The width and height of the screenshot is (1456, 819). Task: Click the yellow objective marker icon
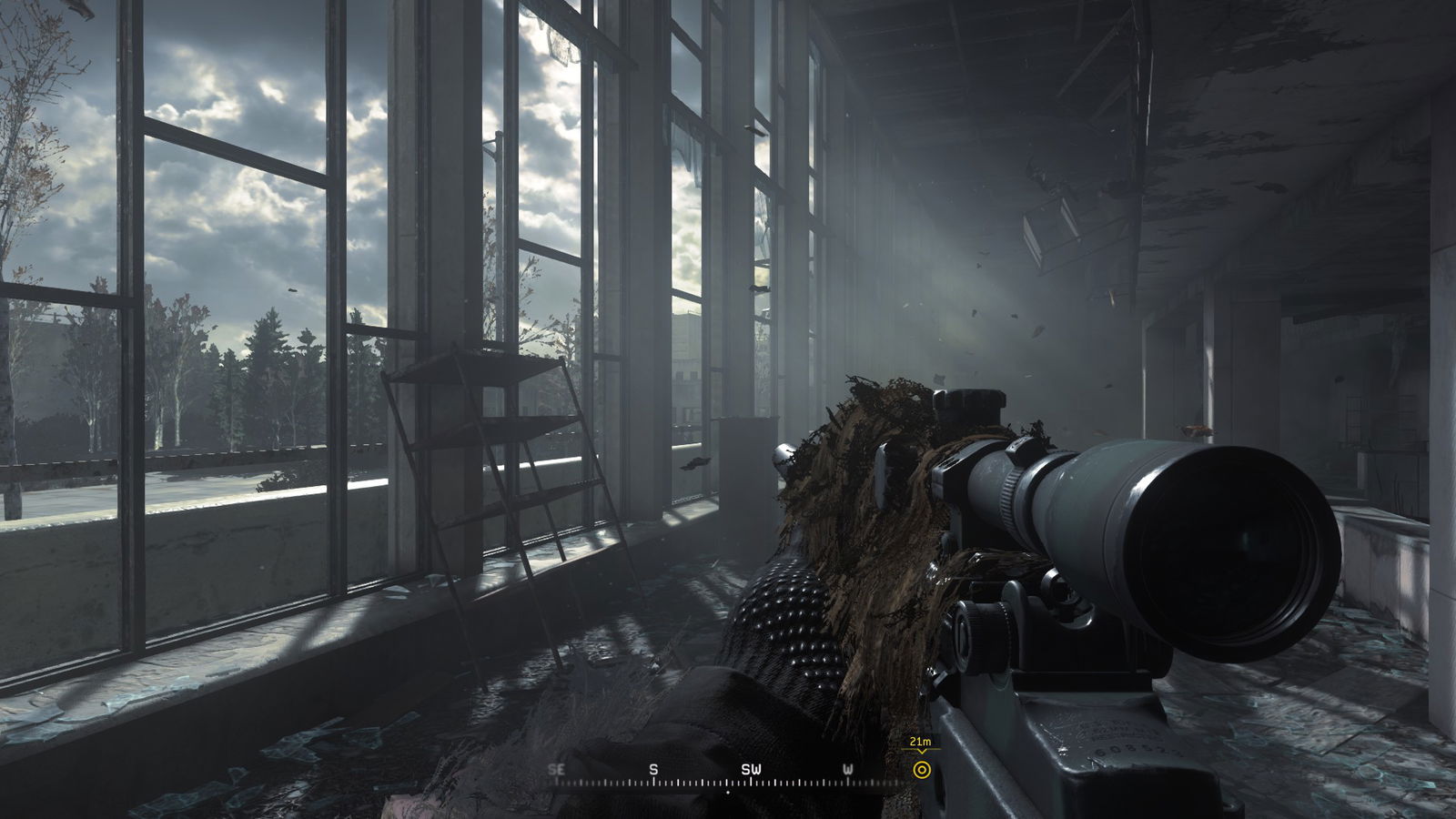click(x=922, y=771)
